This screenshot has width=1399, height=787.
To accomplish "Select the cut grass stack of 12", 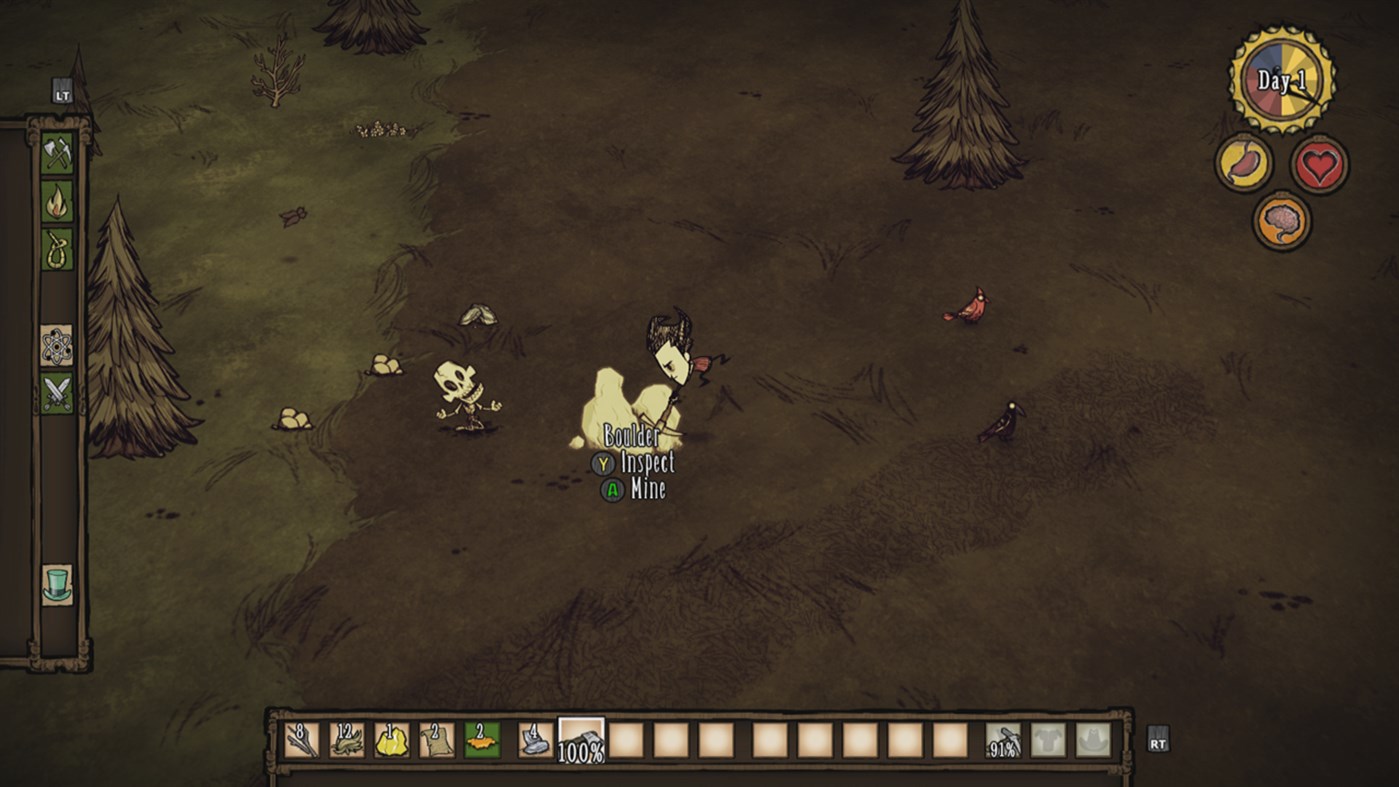I will click(x=347, y=740).
